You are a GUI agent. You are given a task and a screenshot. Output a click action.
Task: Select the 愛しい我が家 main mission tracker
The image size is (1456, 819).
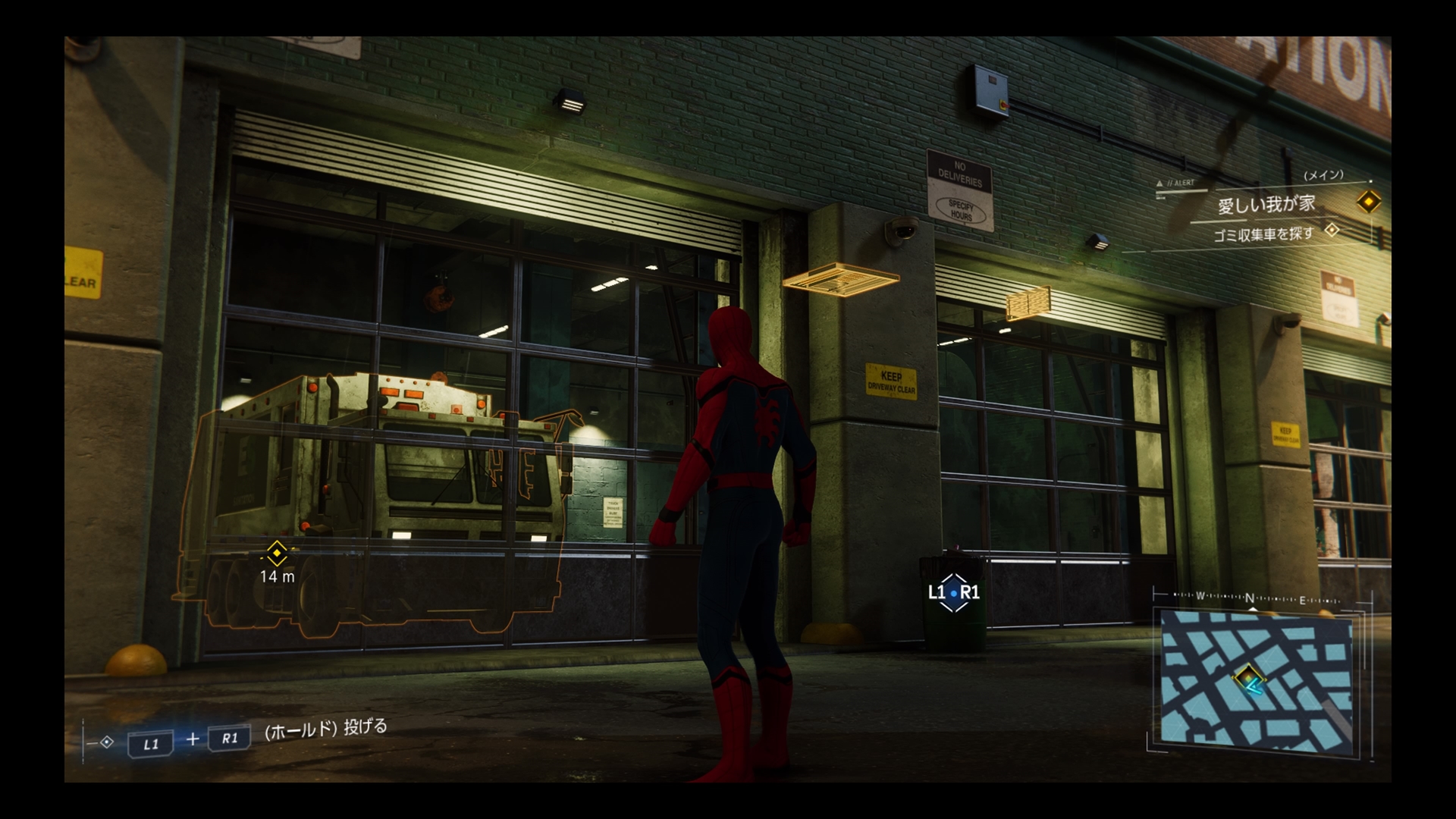[1266, 205]
